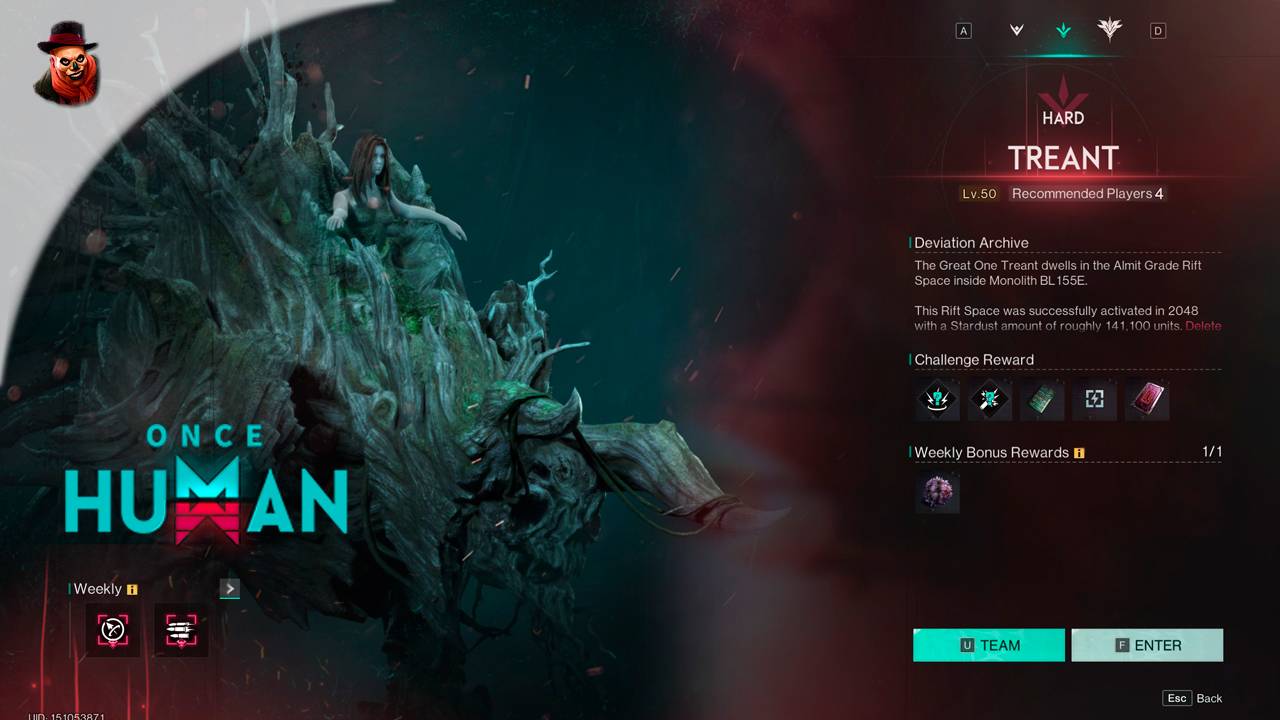Expand the Weekly section with the arrow
Image resolution: width=1280 pixels, height=720 pixels.
(229, 588)
